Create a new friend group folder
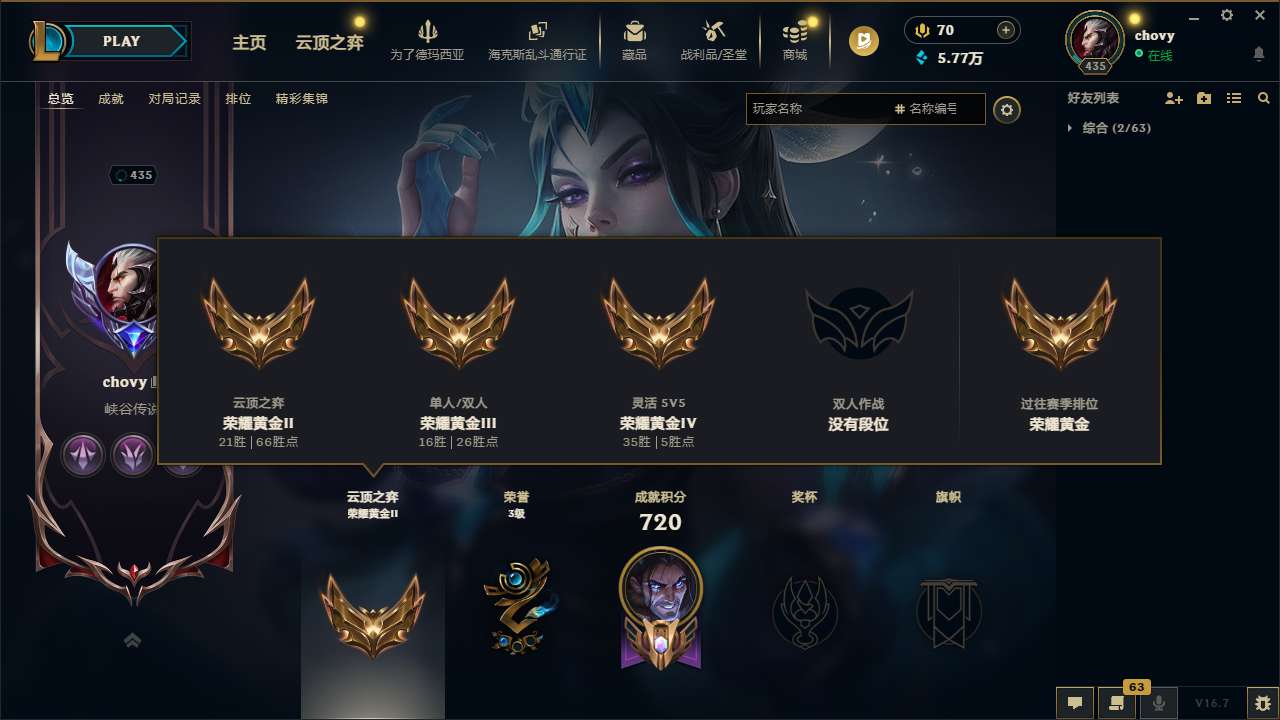This screenshot has height=720, width=1280. 1203,98
